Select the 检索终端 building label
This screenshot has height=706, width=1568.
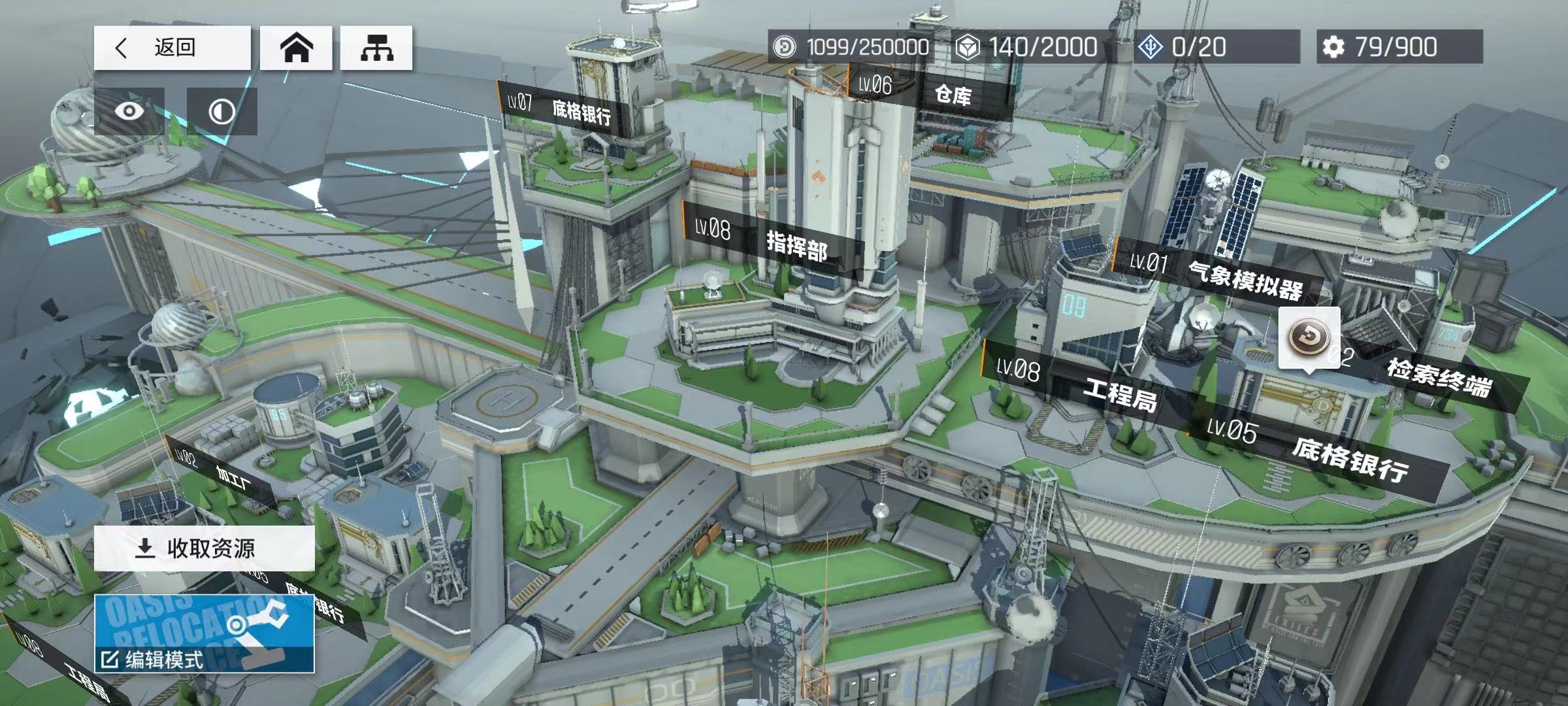click(1437, 378)
